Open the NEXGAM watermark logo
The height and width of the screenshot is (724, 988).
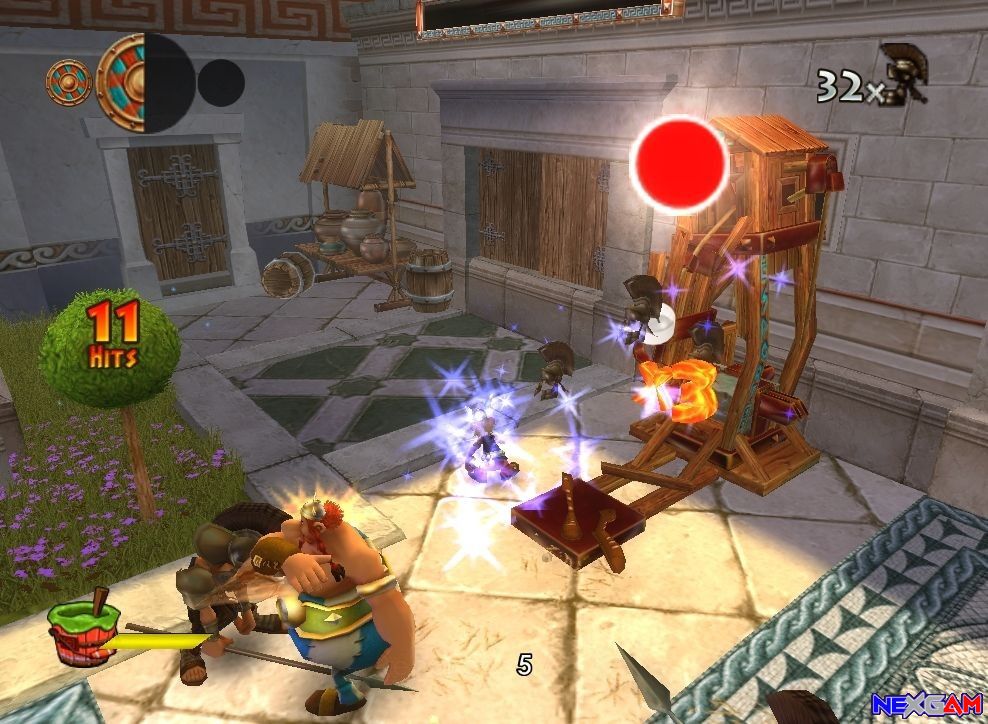[x=926, y=705]
